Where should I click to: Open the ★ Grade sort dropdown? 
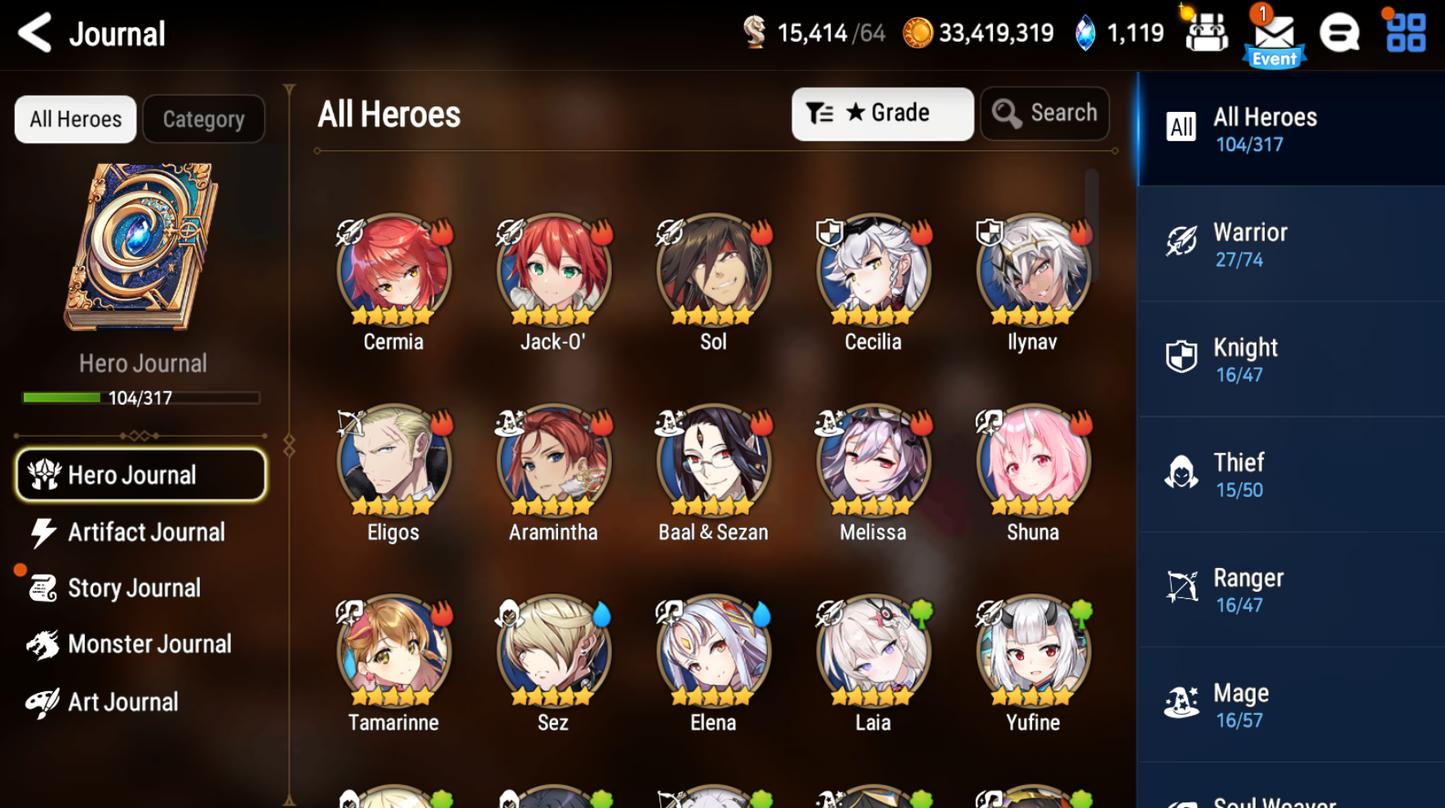coord(881,113)
